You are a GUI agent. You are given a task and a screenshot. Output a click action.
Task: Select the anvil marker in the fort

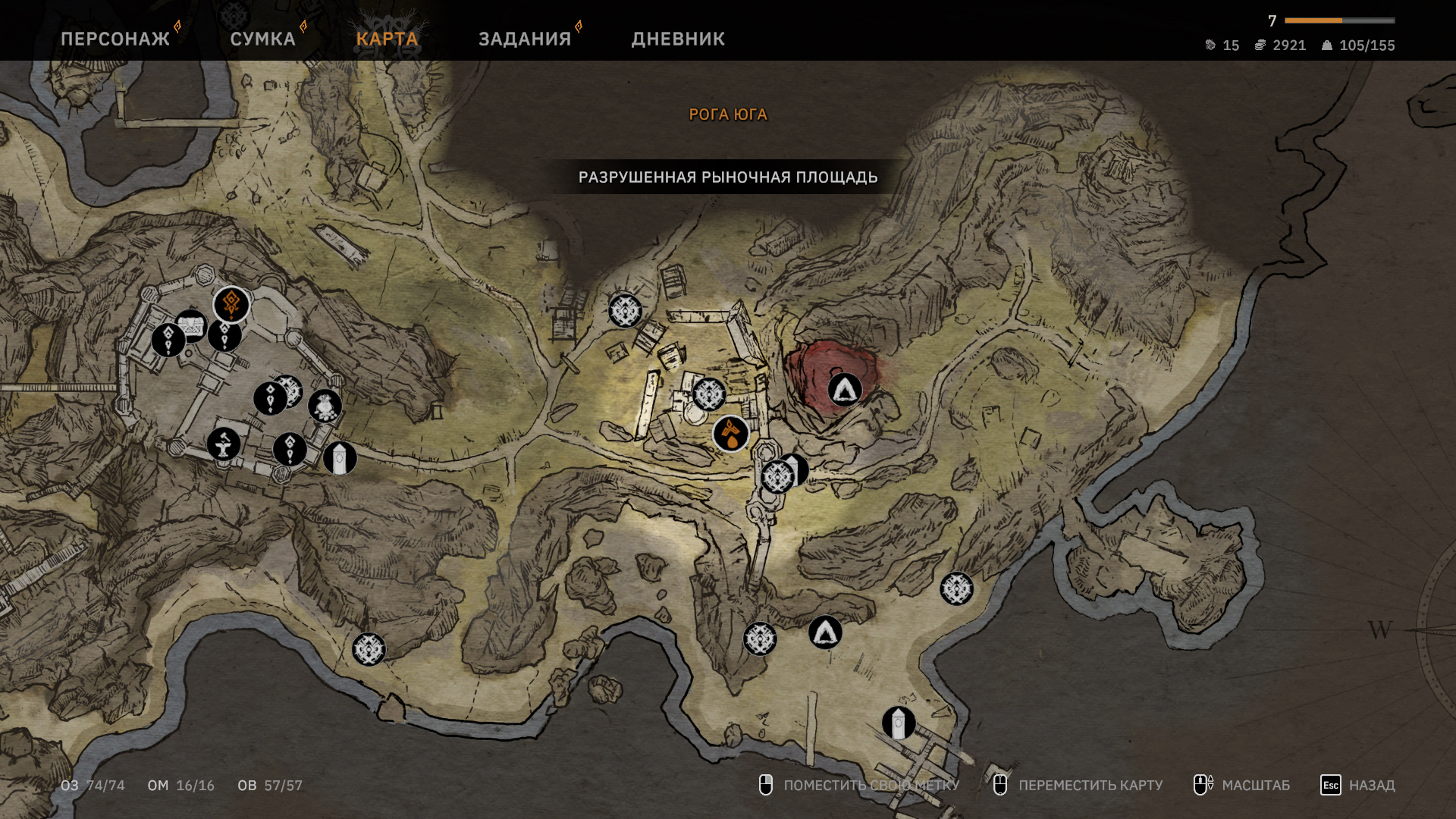(x=224, y=444)
